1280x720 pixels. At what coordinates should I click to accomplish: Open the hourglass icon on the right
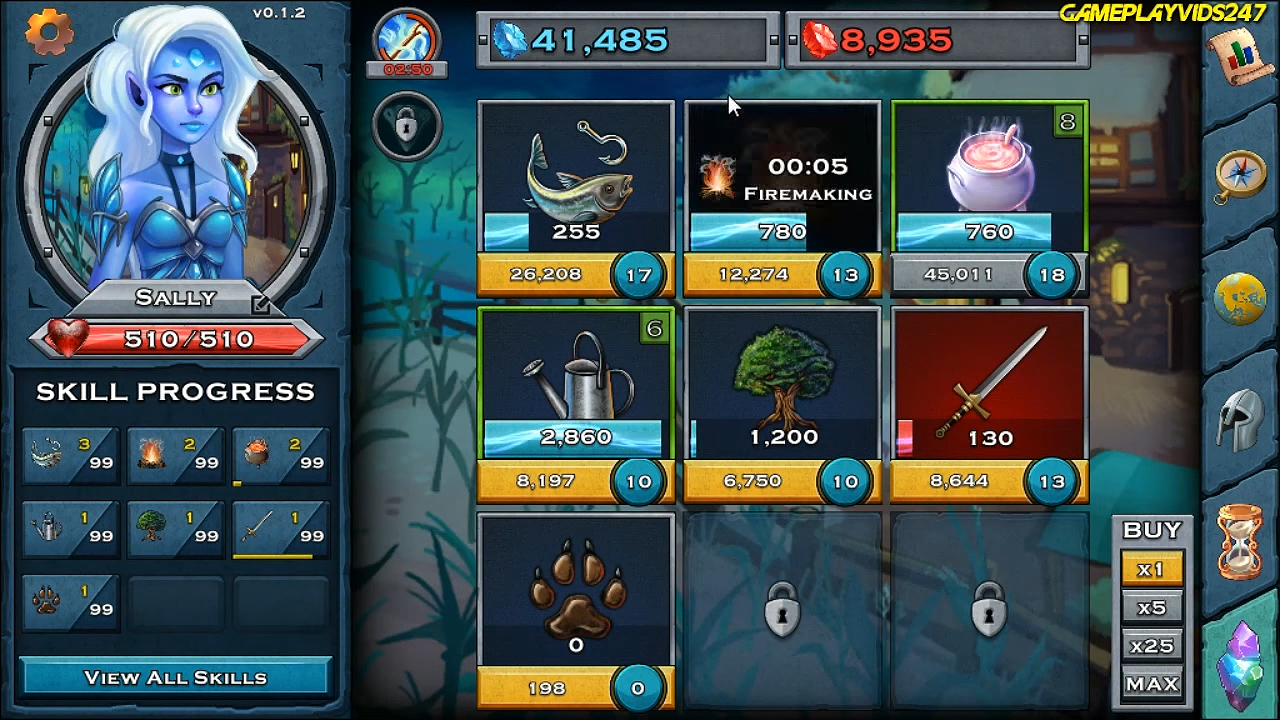[1240, 543]
